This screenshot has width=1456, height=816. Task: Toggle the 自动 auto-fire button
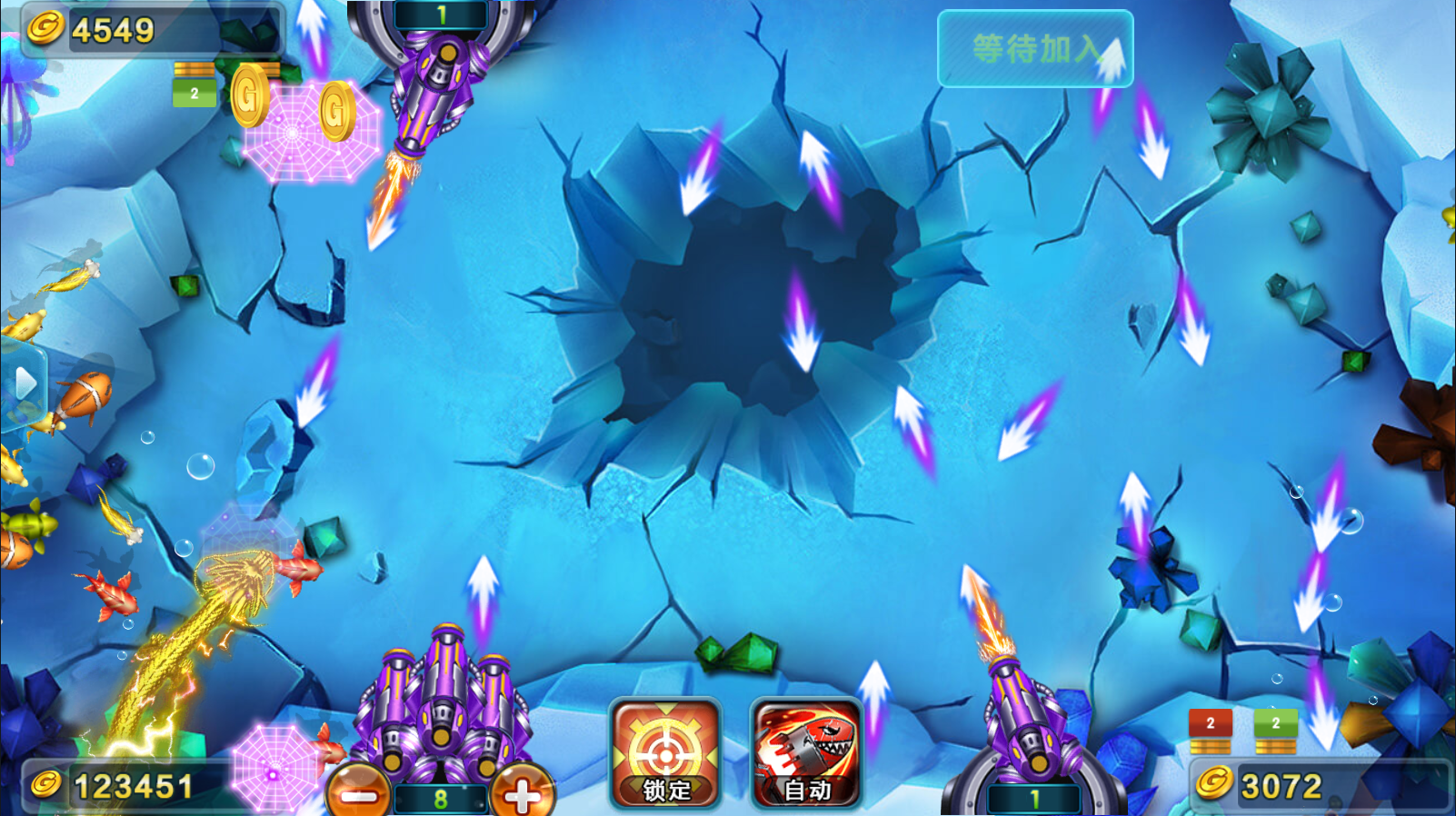[x=806, y=753]
